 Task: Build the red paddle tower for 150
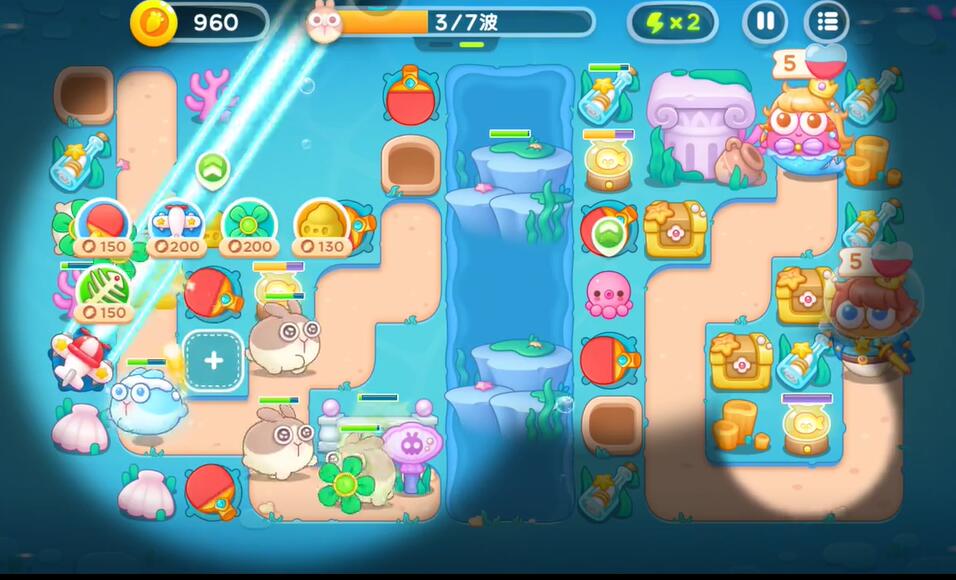pos(101,226)
